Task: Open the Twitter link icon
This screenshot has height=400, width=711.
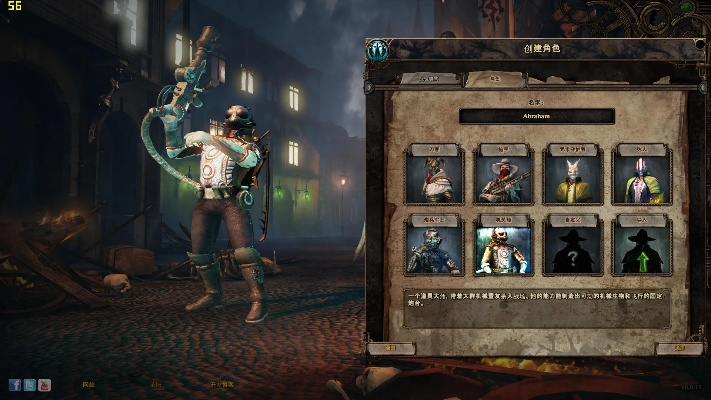Action: click(30, 384)
